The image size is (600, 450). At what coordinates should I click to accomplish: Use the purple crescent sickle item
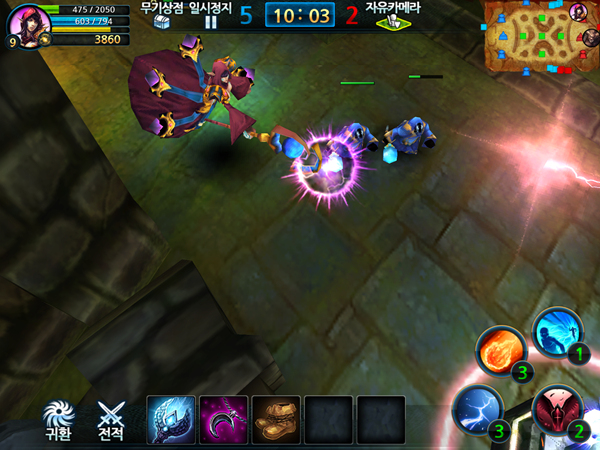(x=223, y=419)
